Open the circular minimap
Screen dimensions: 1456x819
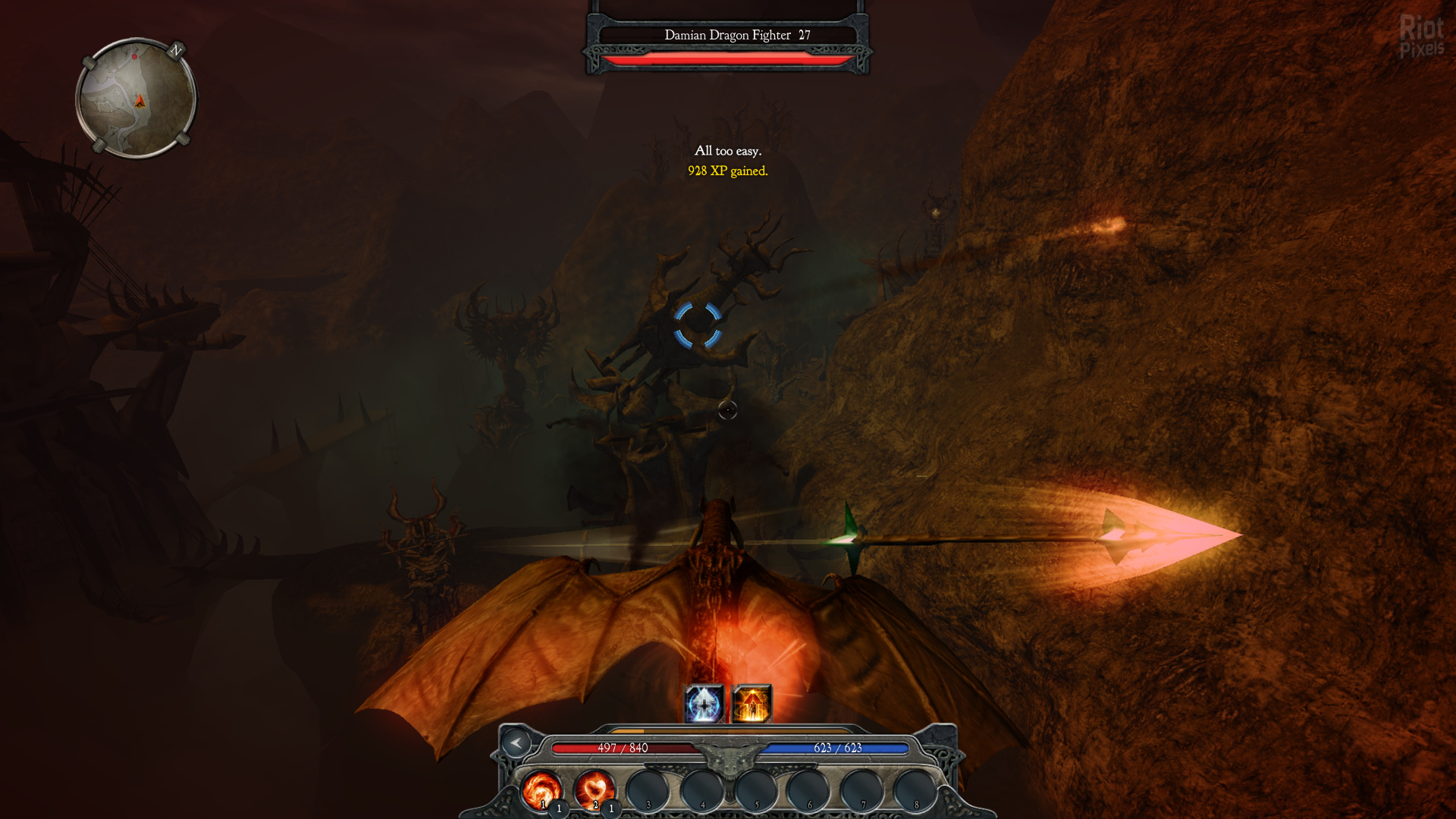tap(136, 99)
